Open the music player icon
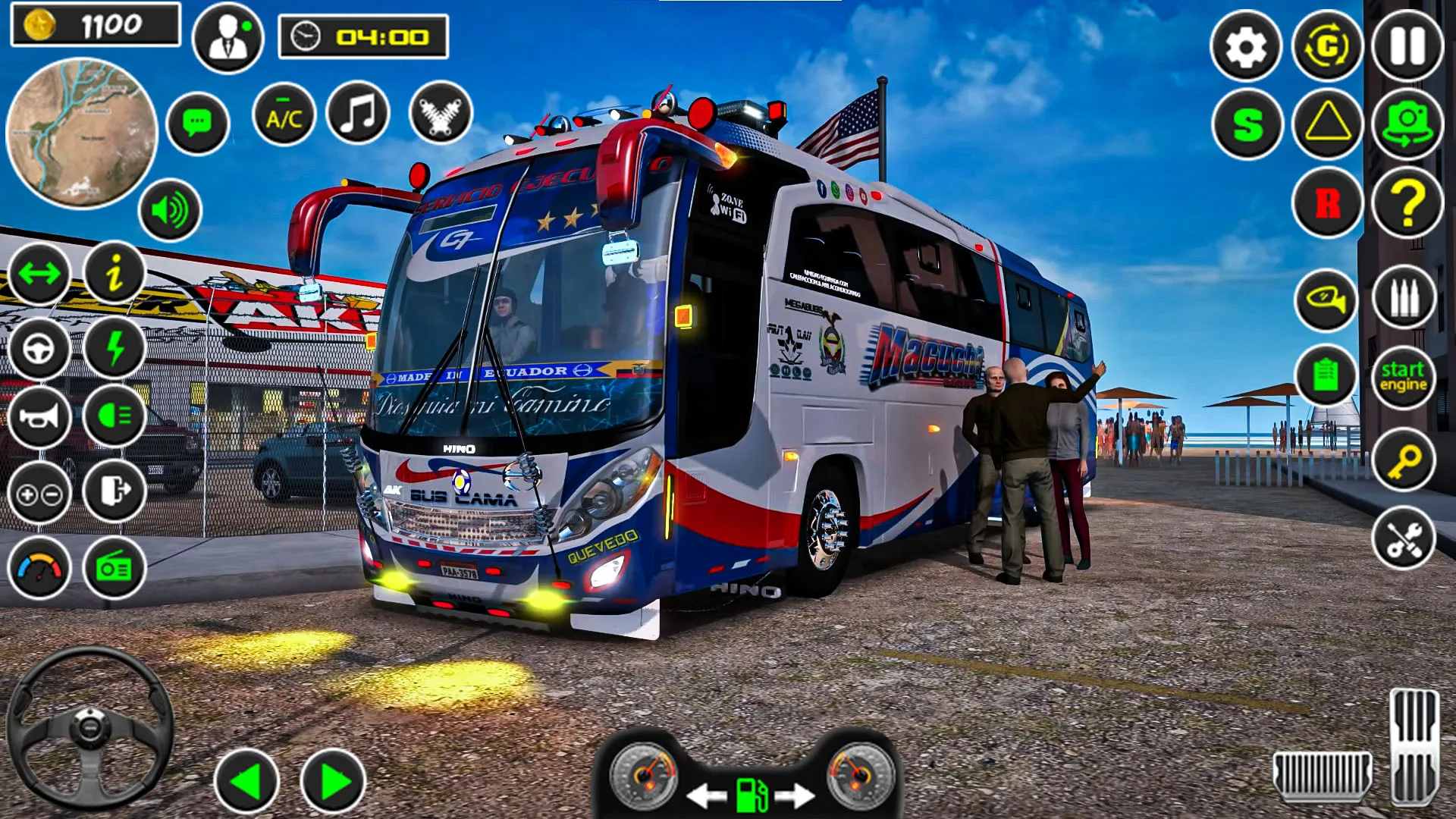The height and width of the screenshot is (819, 1456). coord(359,112)
